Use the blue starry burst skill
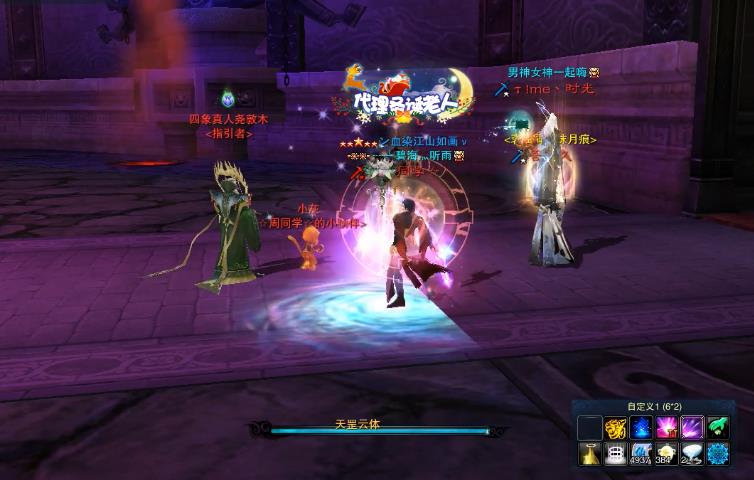 pos(641,428)
